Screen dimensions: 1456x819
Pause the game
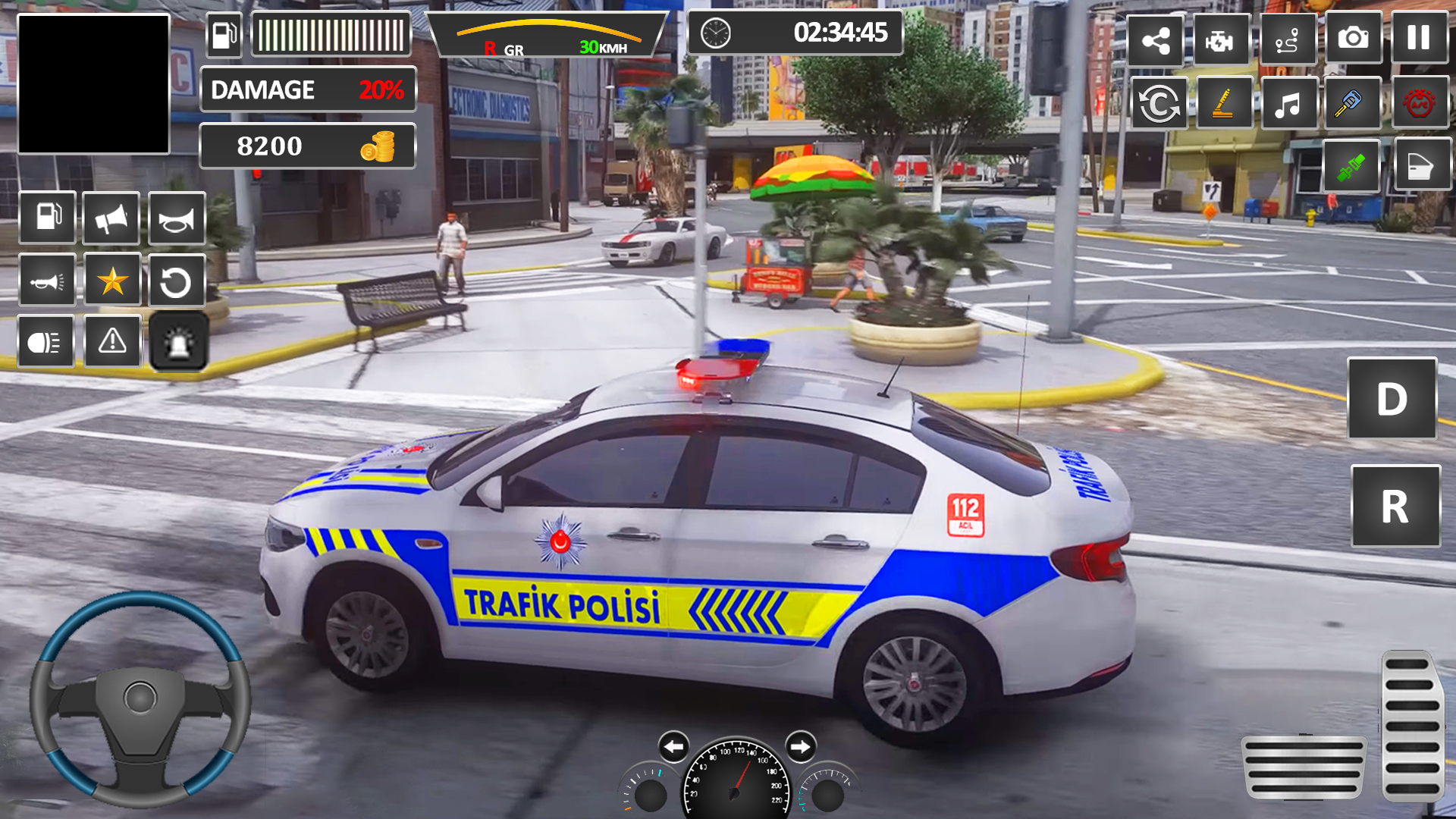1418,38
